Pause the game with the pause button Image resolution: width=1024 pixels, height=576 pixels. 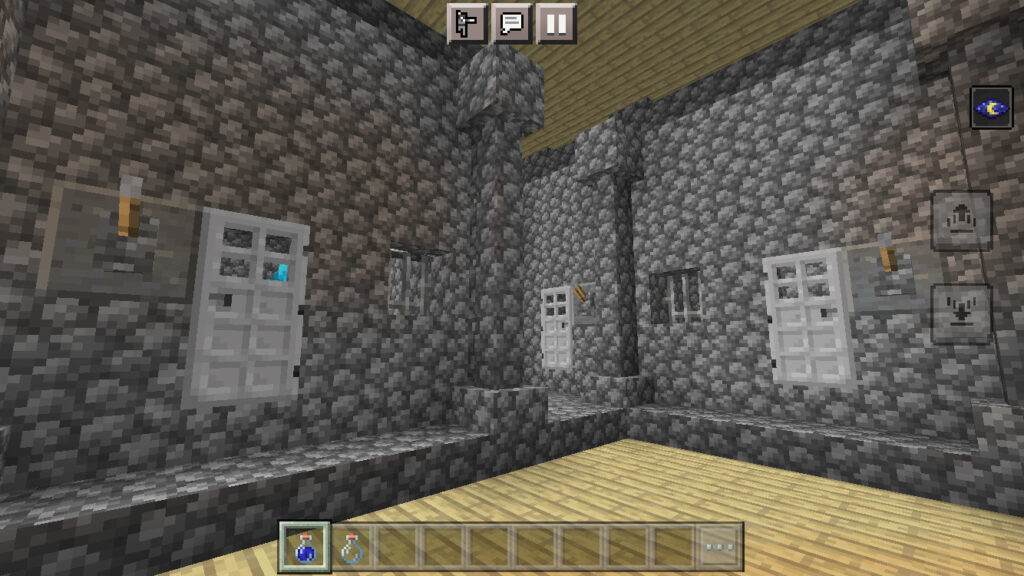pyautogui.click(x=556, y=22)
